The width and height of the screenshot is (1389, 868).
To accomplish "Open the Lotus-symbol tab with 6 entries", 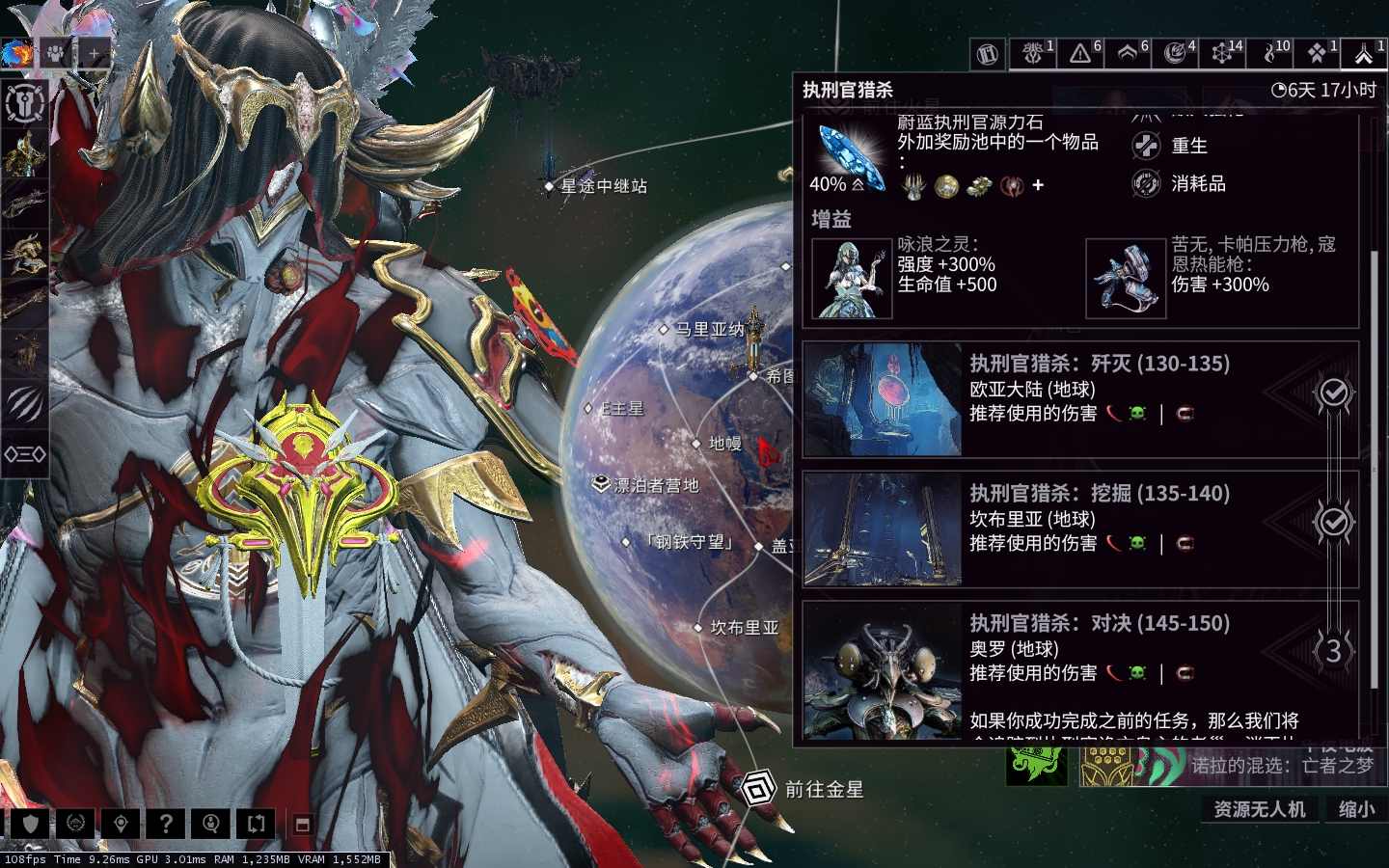I will [1128, 54].
